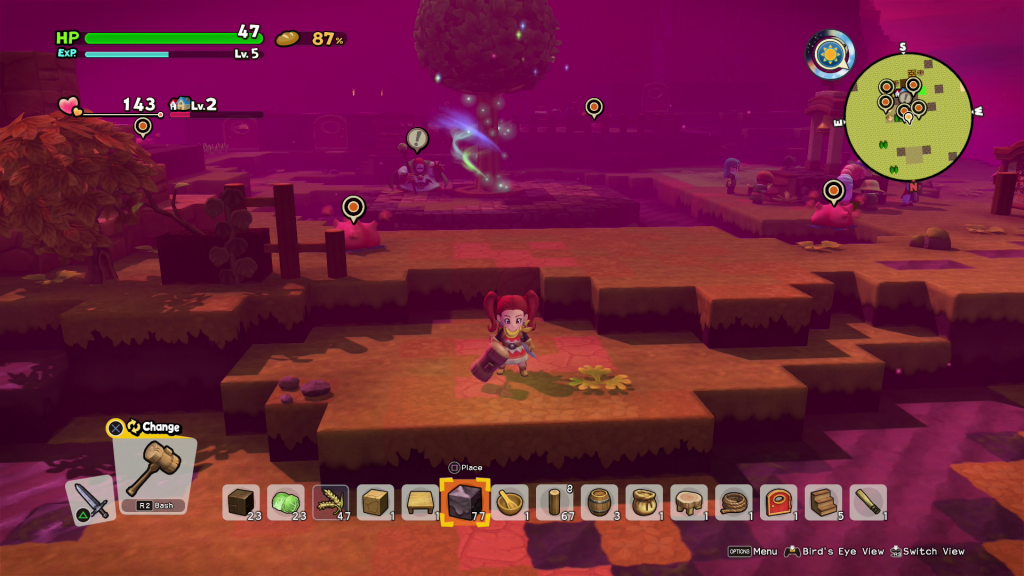Click the sun time-of-day icon

tap(830, 53)
